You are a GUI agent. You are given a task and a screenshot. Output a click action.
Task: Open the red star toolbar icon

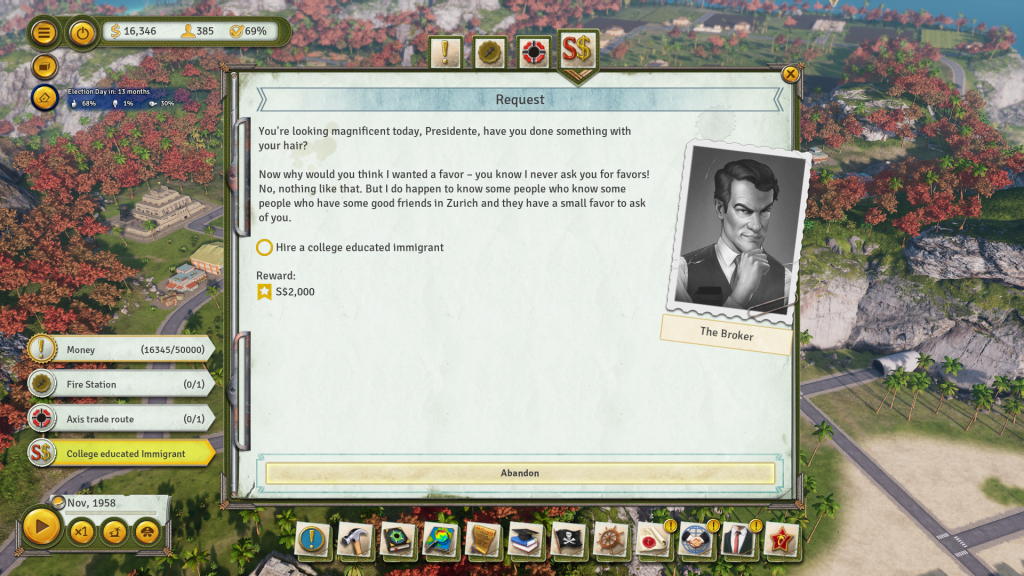(781, 540)
